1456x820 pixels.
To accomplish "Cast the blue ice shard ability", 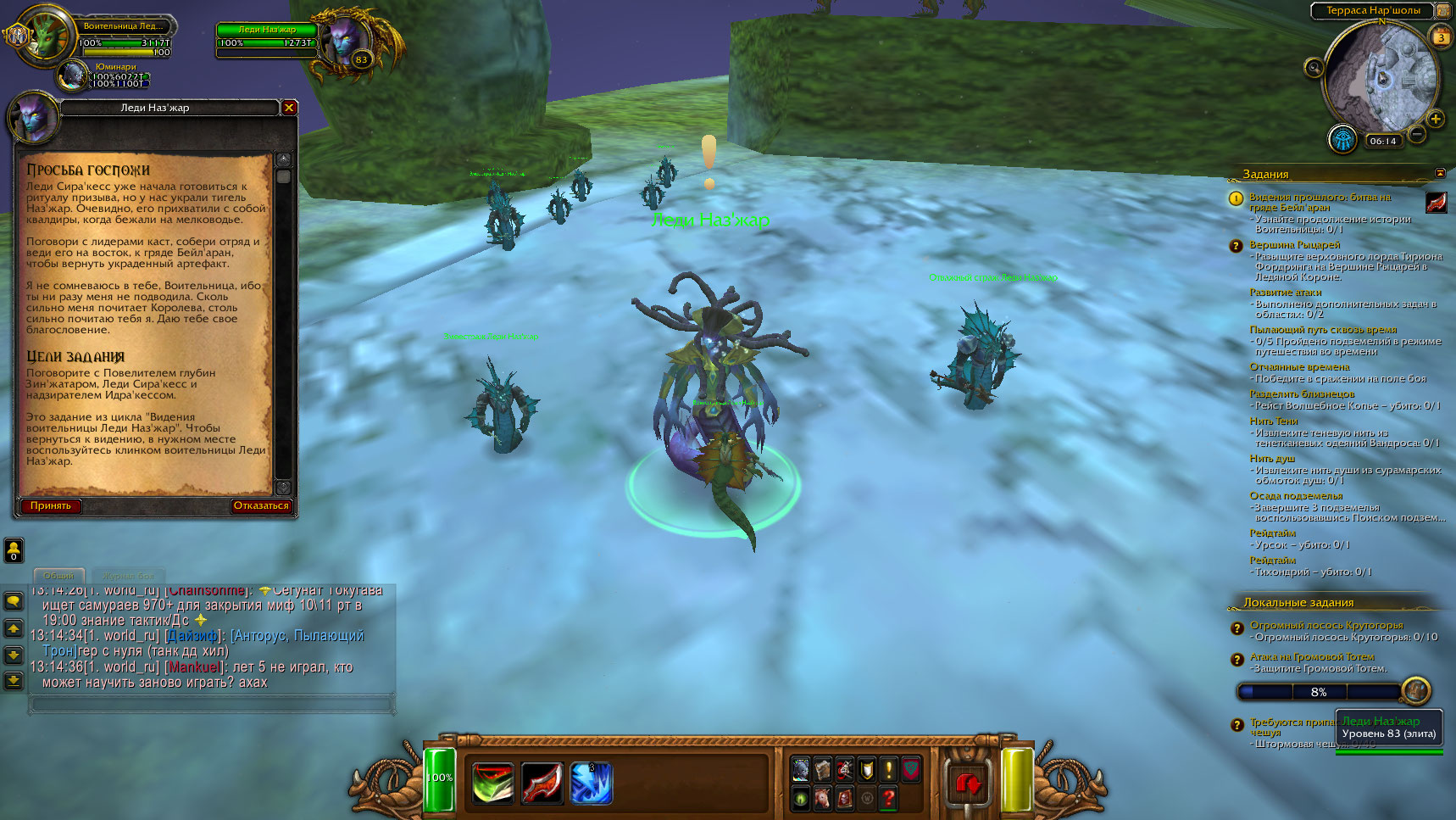I will tap(591, 782).
